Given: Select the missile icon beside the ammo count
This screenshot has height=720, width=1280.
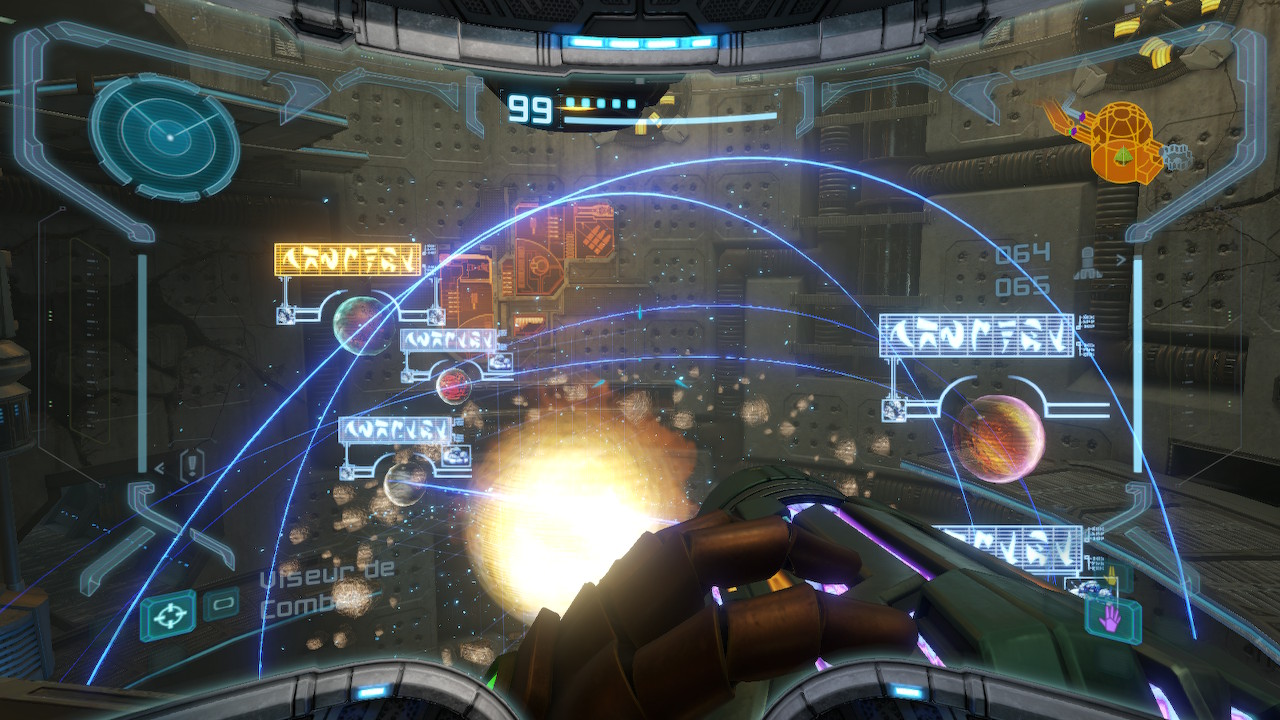Looking at the screenshot, I should click(1085, 263).
